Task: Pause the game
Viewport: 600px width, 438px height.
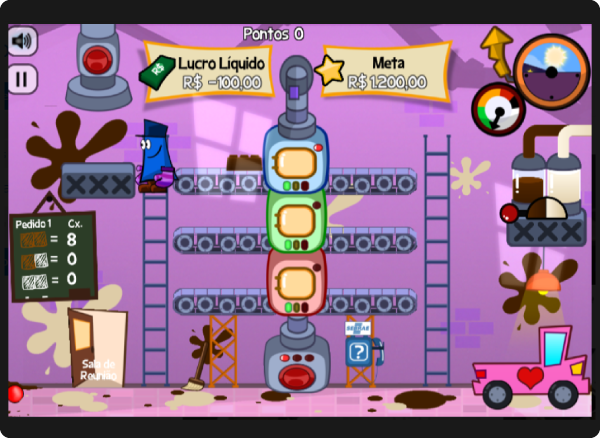Action: point(22,79)
